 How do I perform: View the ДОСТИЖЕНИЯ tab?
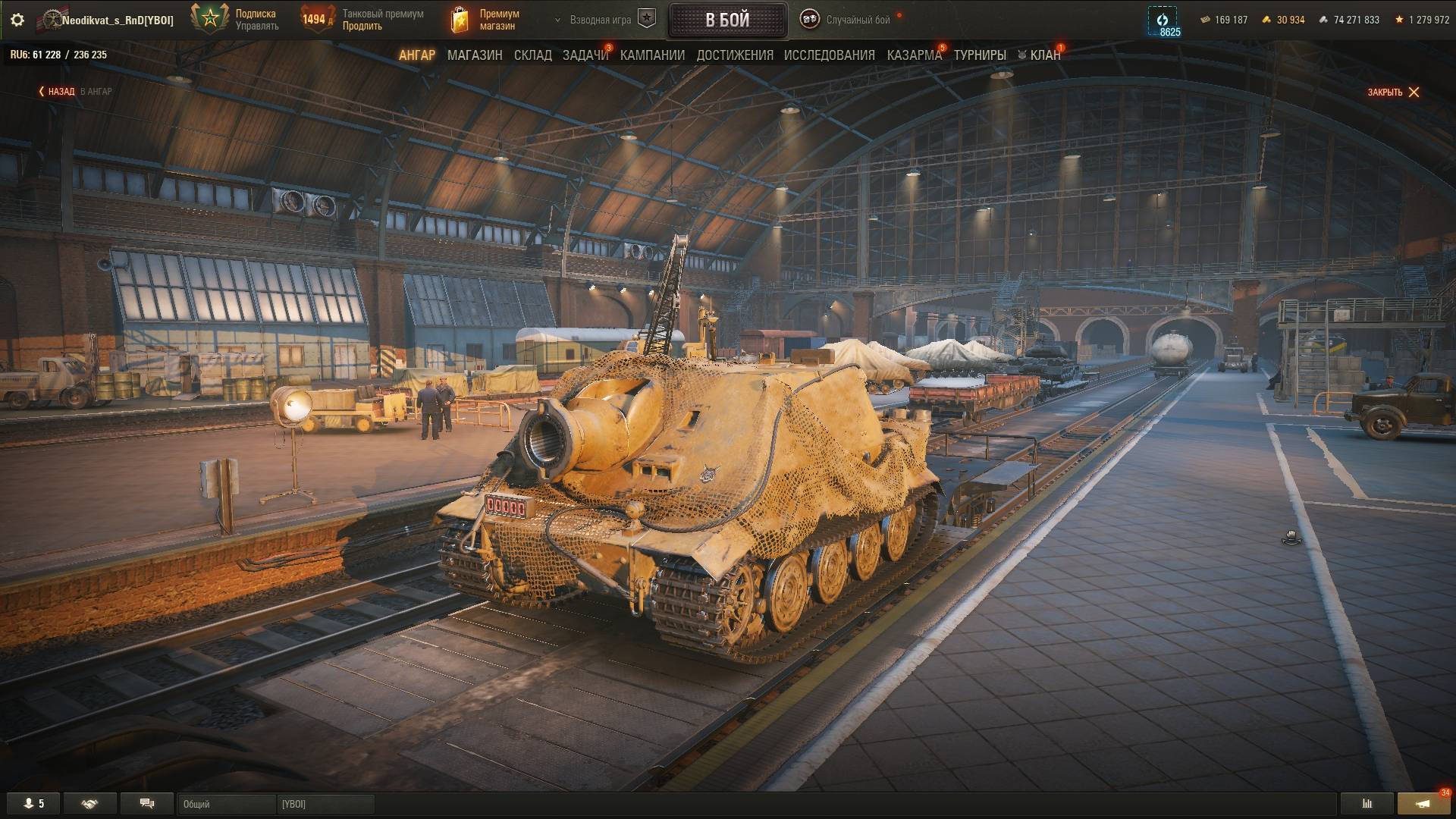click(735, 55)
